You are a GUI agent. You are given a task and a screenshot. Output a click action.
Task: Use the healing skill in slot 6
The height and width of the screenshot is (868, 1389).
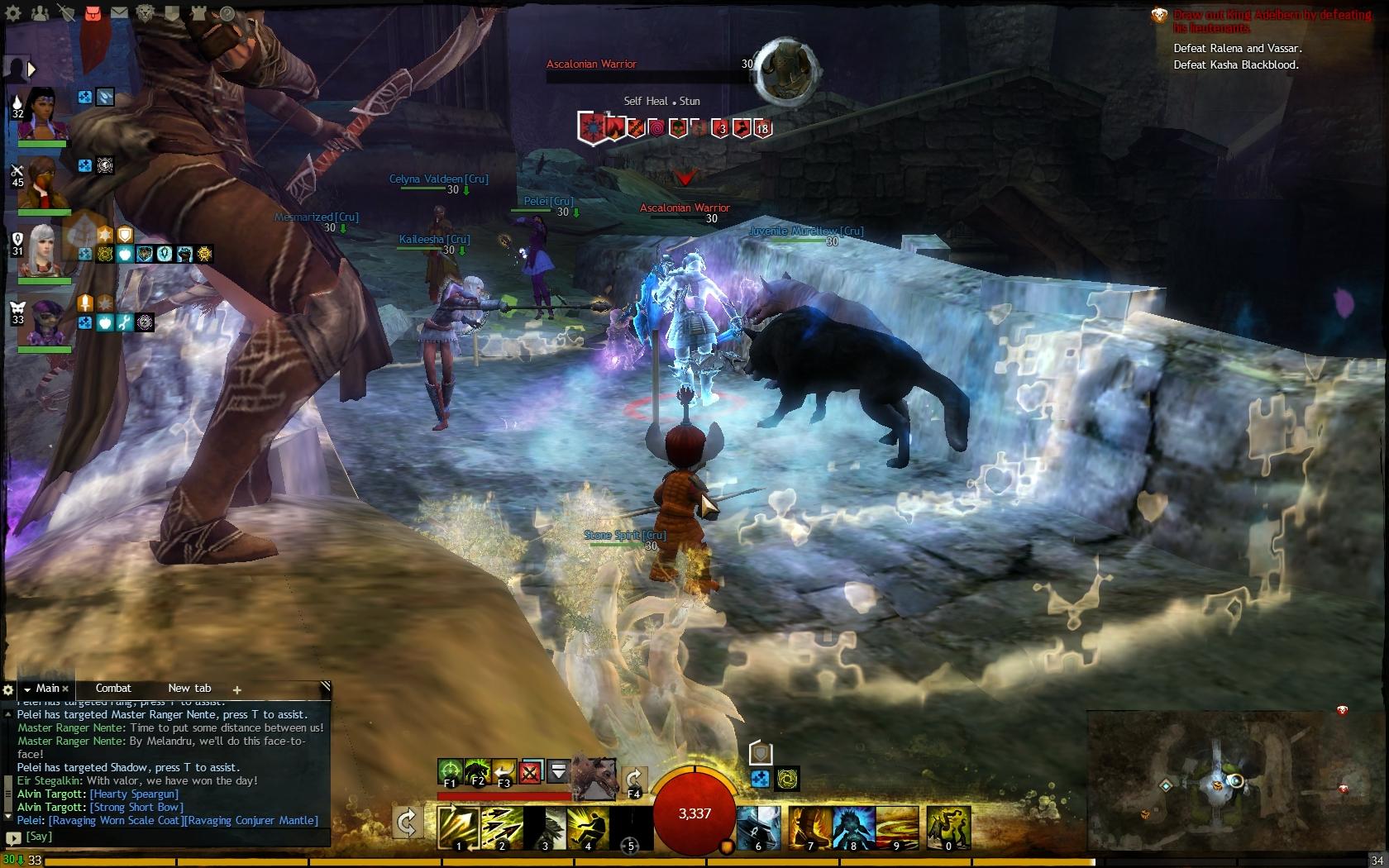(x=758, y=827)
